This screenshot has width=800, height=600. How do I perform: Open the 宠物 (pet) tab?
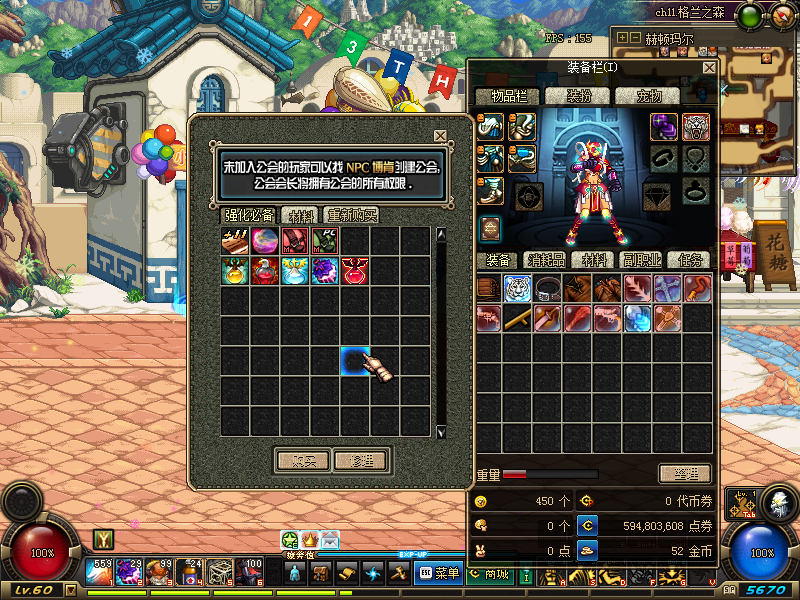[x=639, y=96]
